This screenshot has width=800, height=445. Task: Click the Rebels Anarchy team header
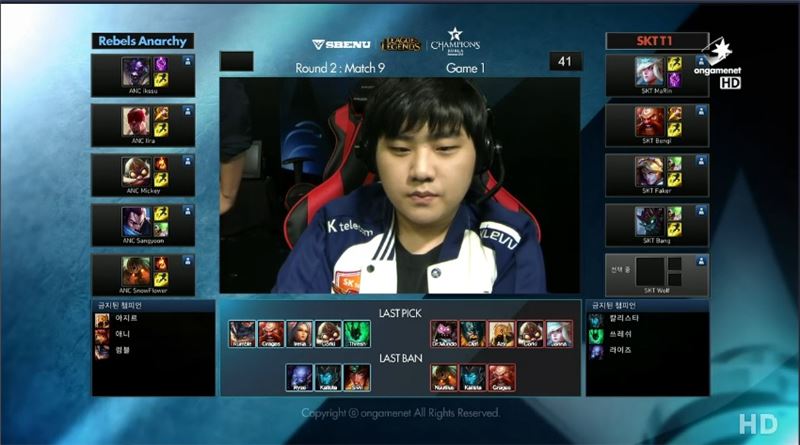pos(143,41)
